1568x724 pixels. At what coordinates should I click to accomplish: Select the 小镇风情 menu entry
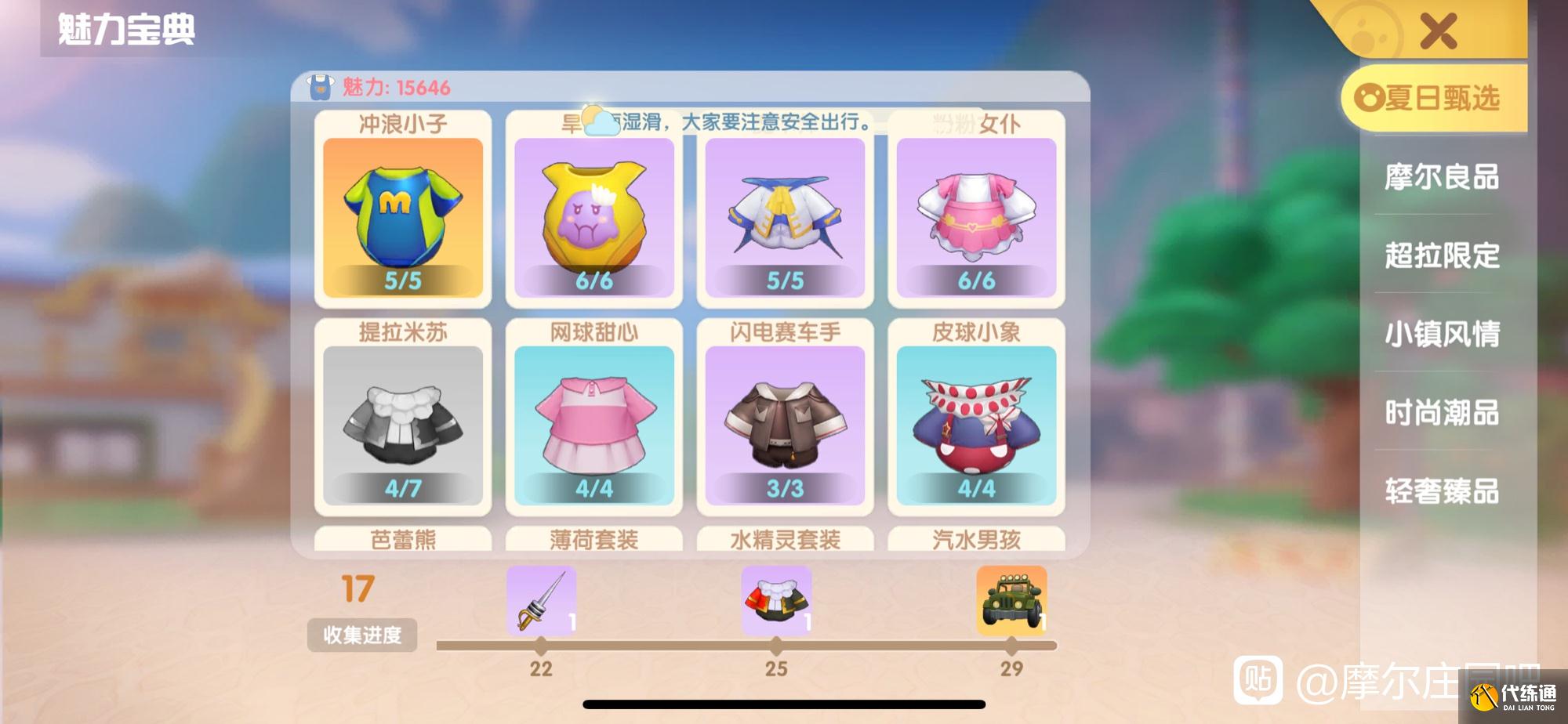click(x=1441, y=335)
